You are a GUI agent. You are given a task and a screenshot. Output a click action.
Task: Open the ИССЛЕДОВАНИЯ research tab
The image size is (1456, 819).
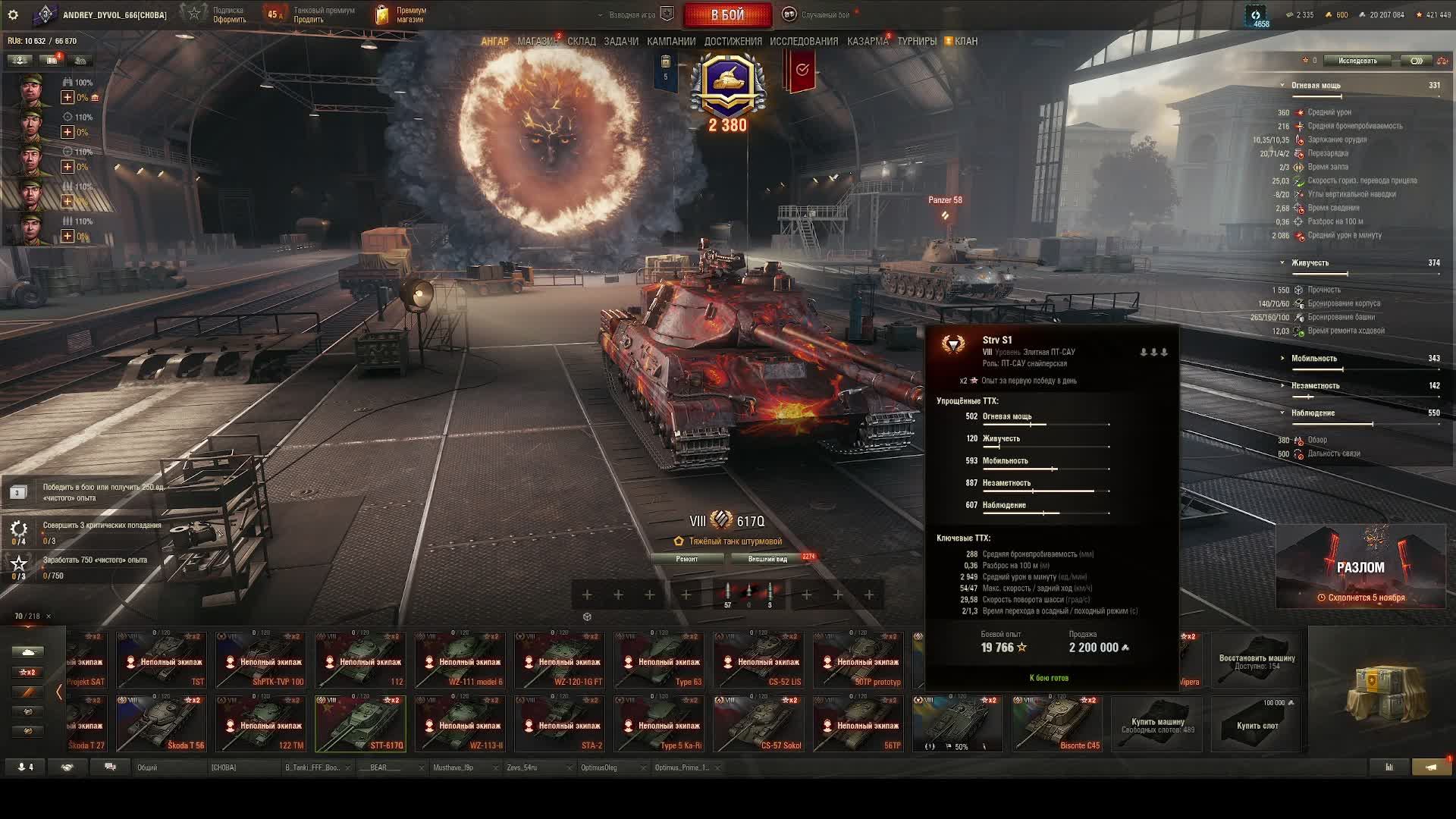point(804,42)
